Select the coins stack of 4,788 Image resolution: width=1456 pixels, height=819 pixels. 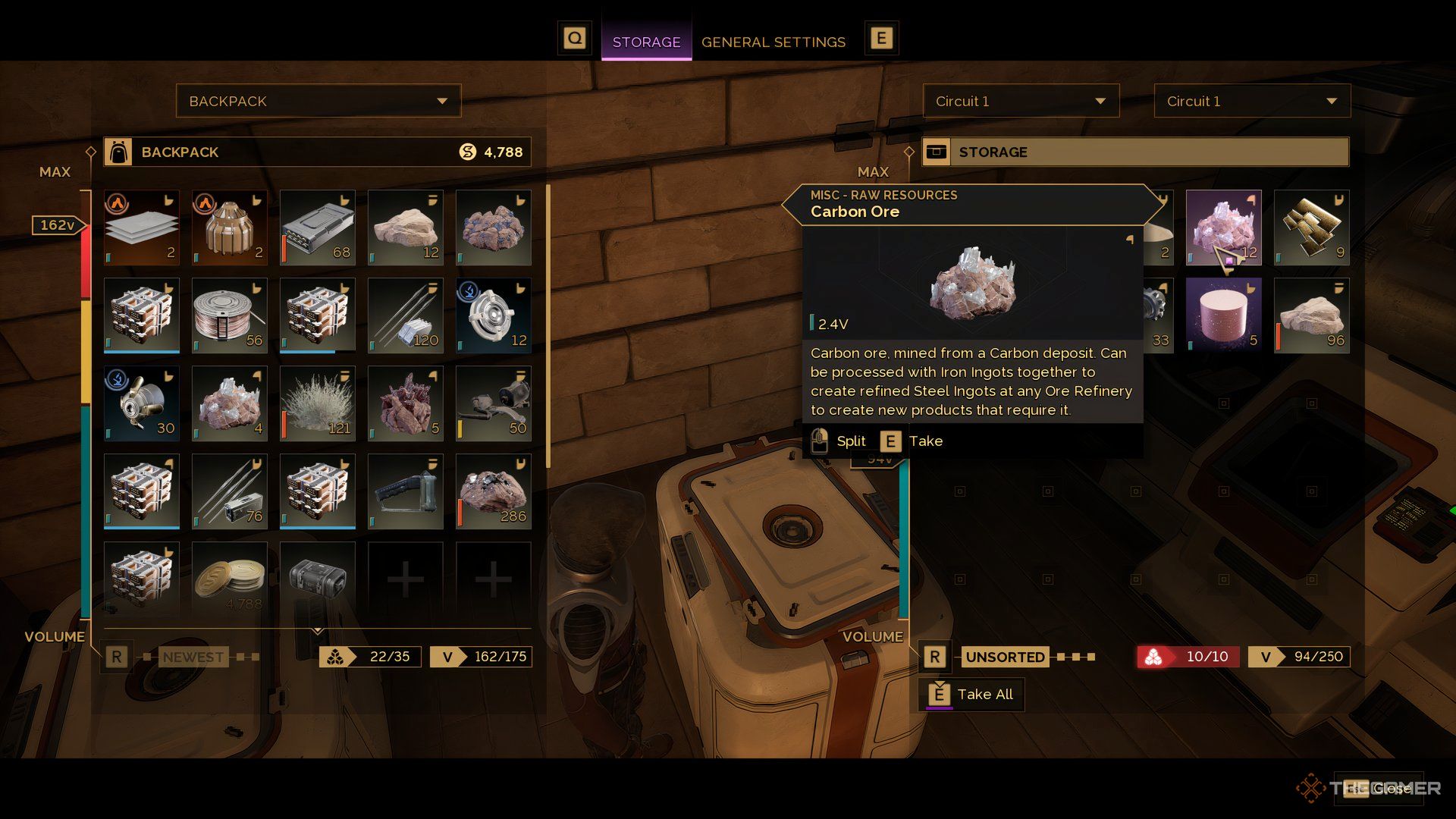[229, 579]
